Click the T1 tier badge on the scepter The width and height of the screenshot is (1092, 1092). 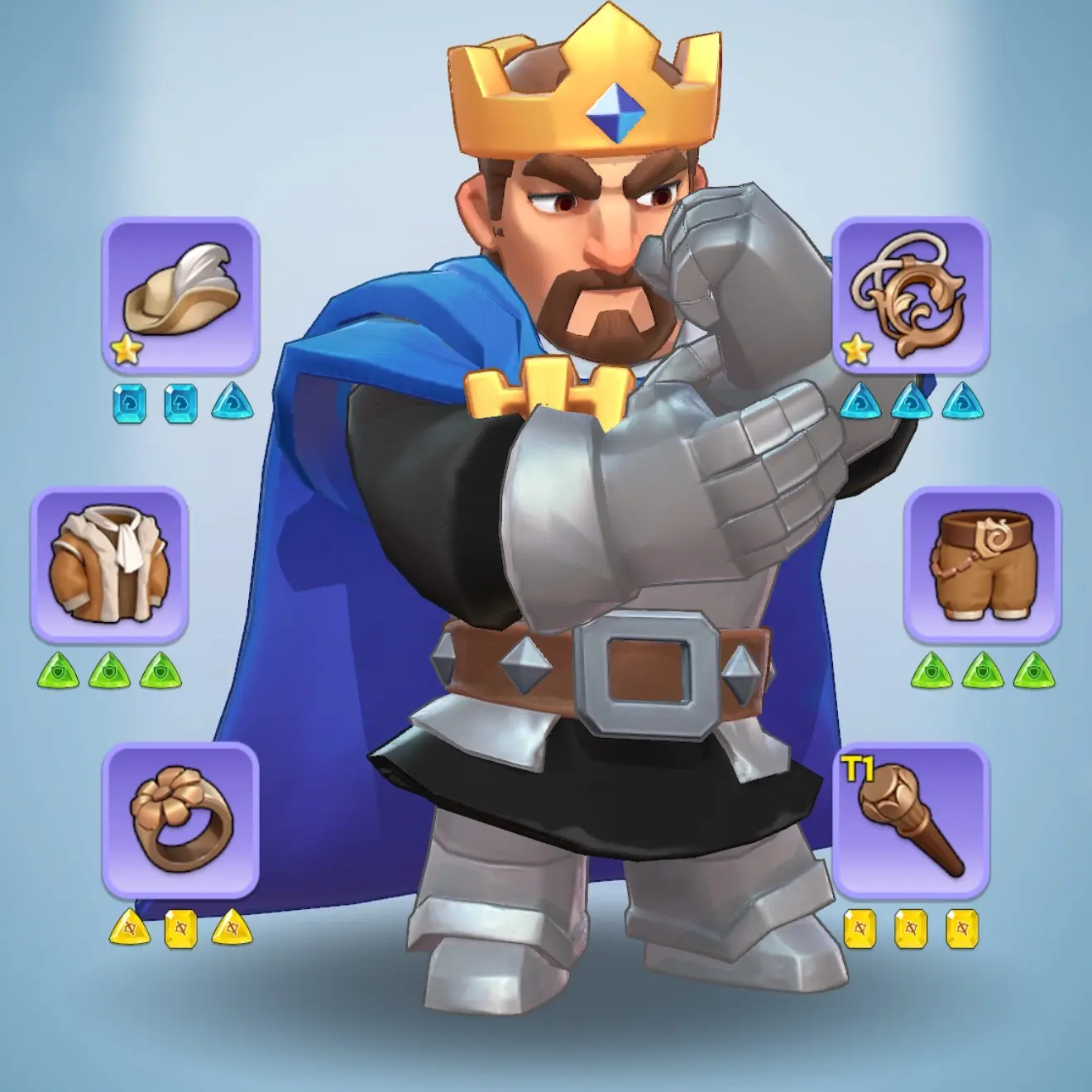(x=858, y=769)
